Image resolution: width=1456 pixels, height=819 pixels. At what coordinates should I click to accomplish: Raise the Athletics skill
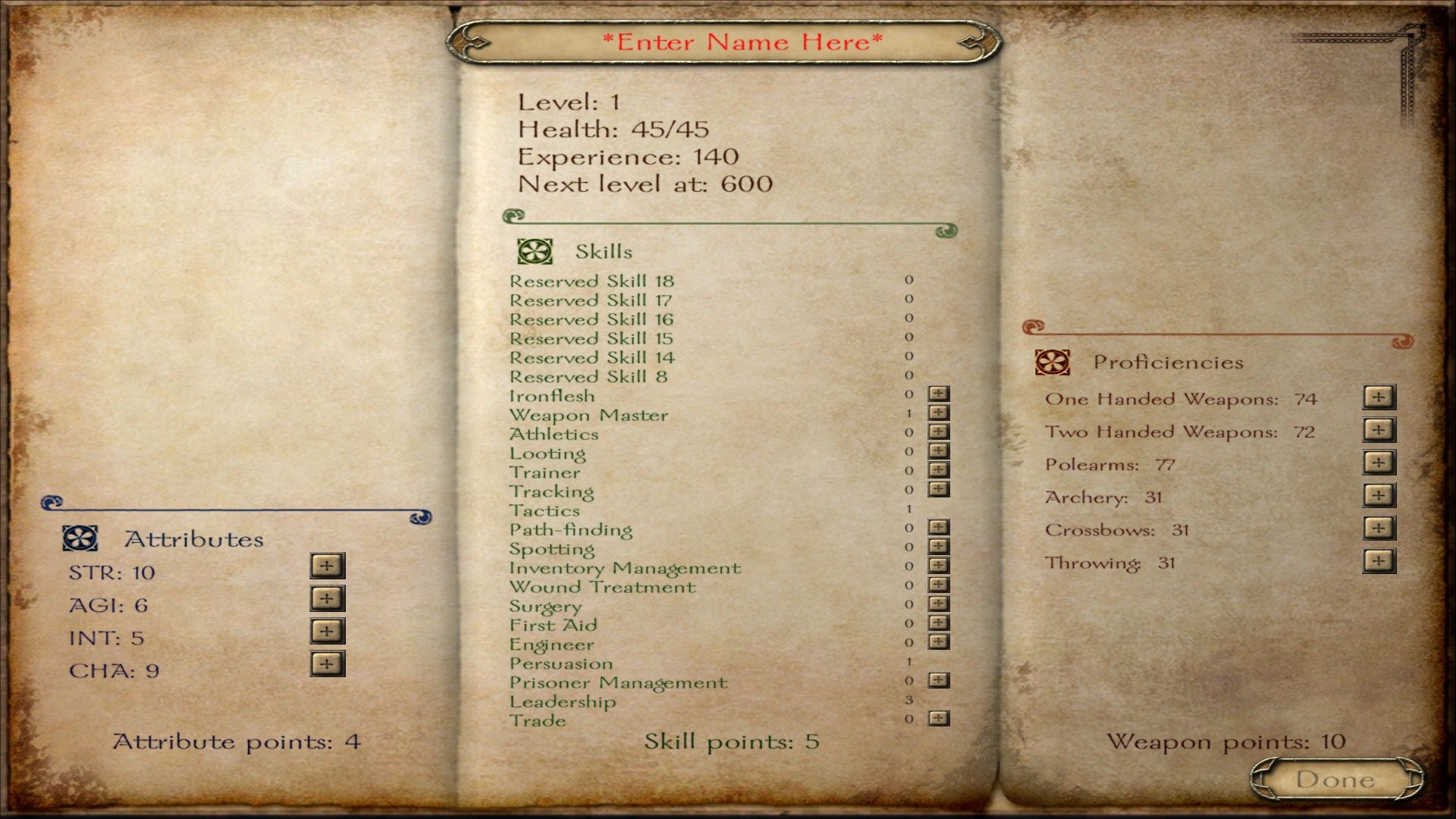coord(939,431)
